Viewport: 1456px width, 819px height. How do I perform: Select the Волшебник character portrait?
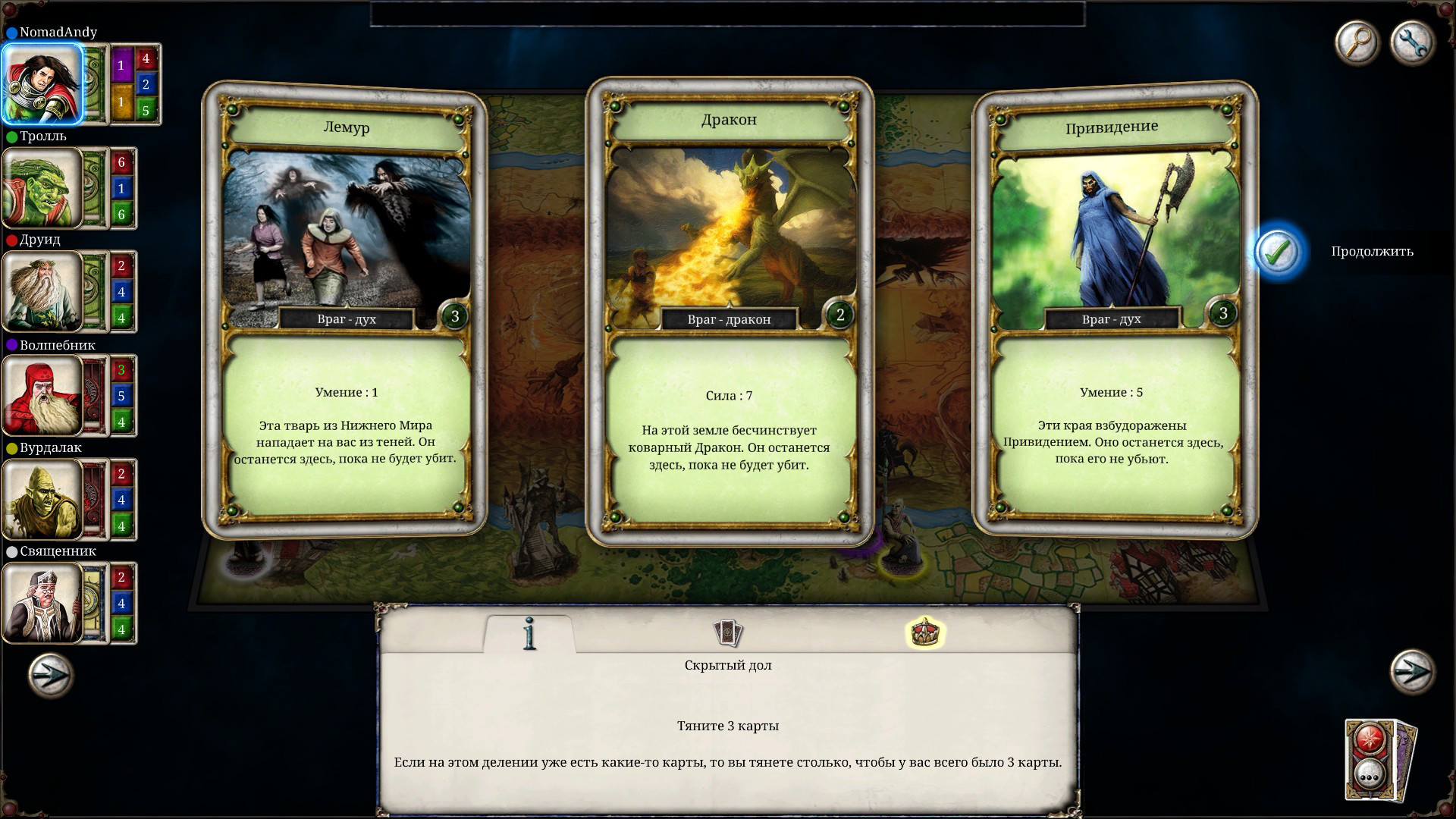pos(42,395)
